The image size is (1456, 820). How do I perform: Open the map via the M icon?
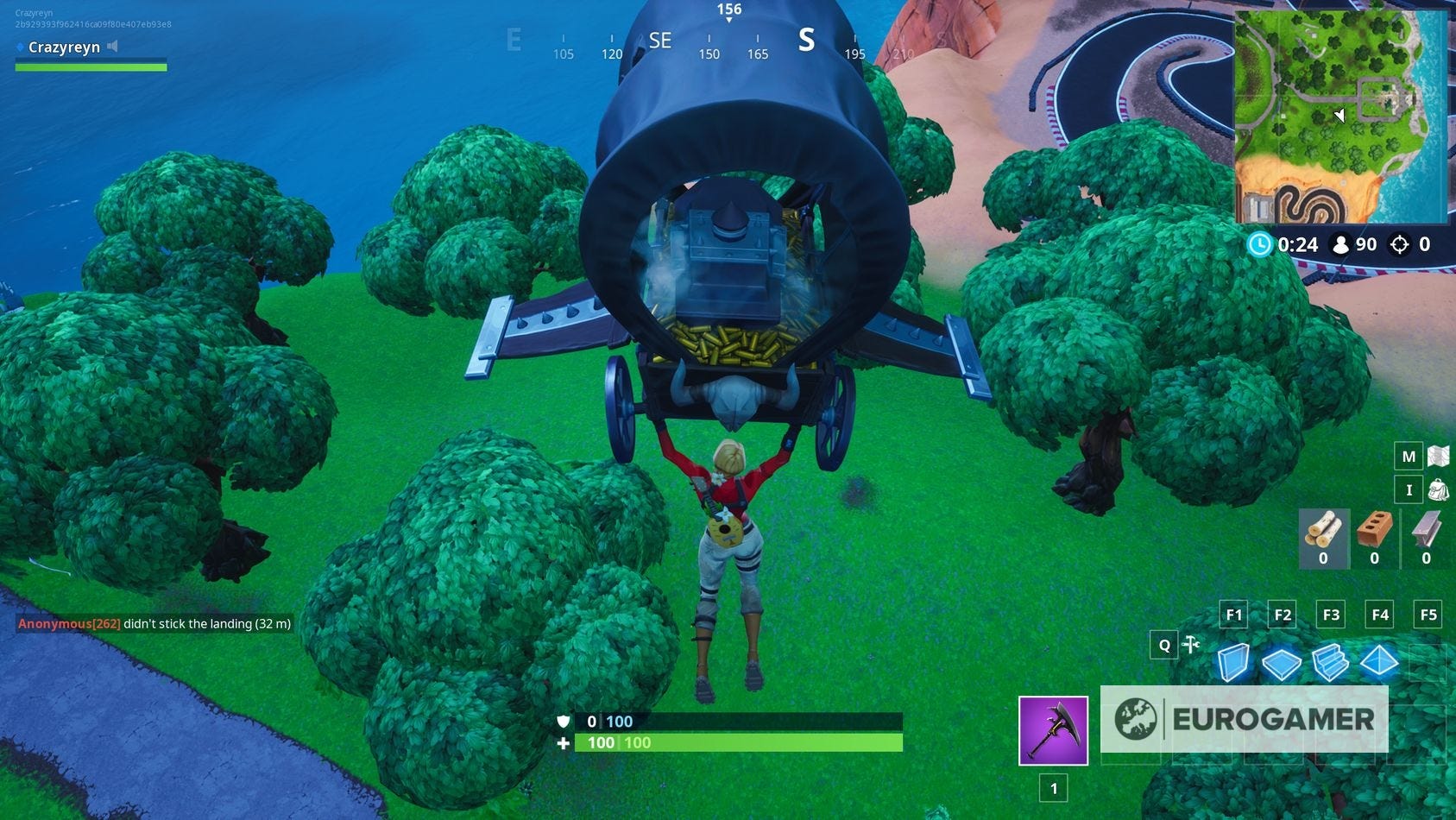pyautogui.click(x=1407, y=455)
